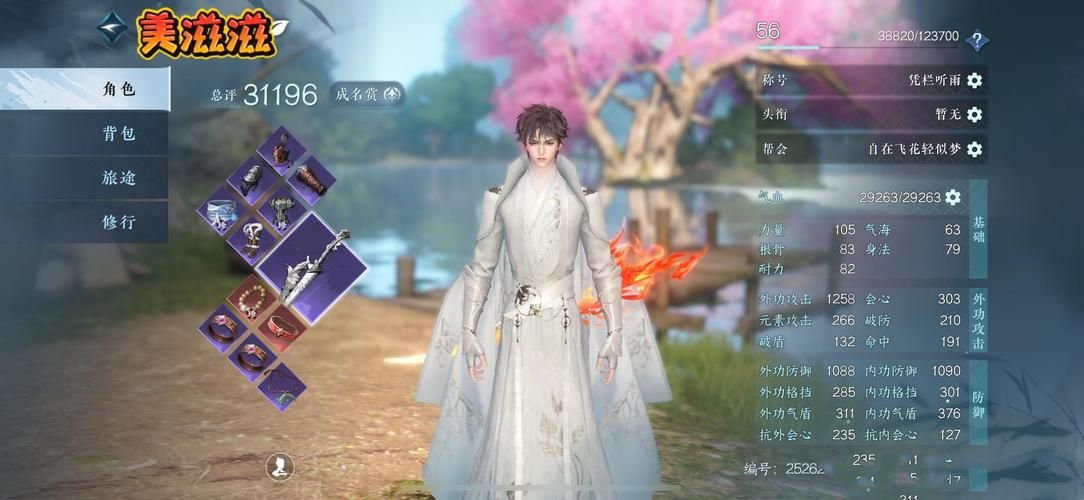Open the gear for 帮会 guild row
The width and height of the screenshot is (1084, 500).
(x=974, y=149)
